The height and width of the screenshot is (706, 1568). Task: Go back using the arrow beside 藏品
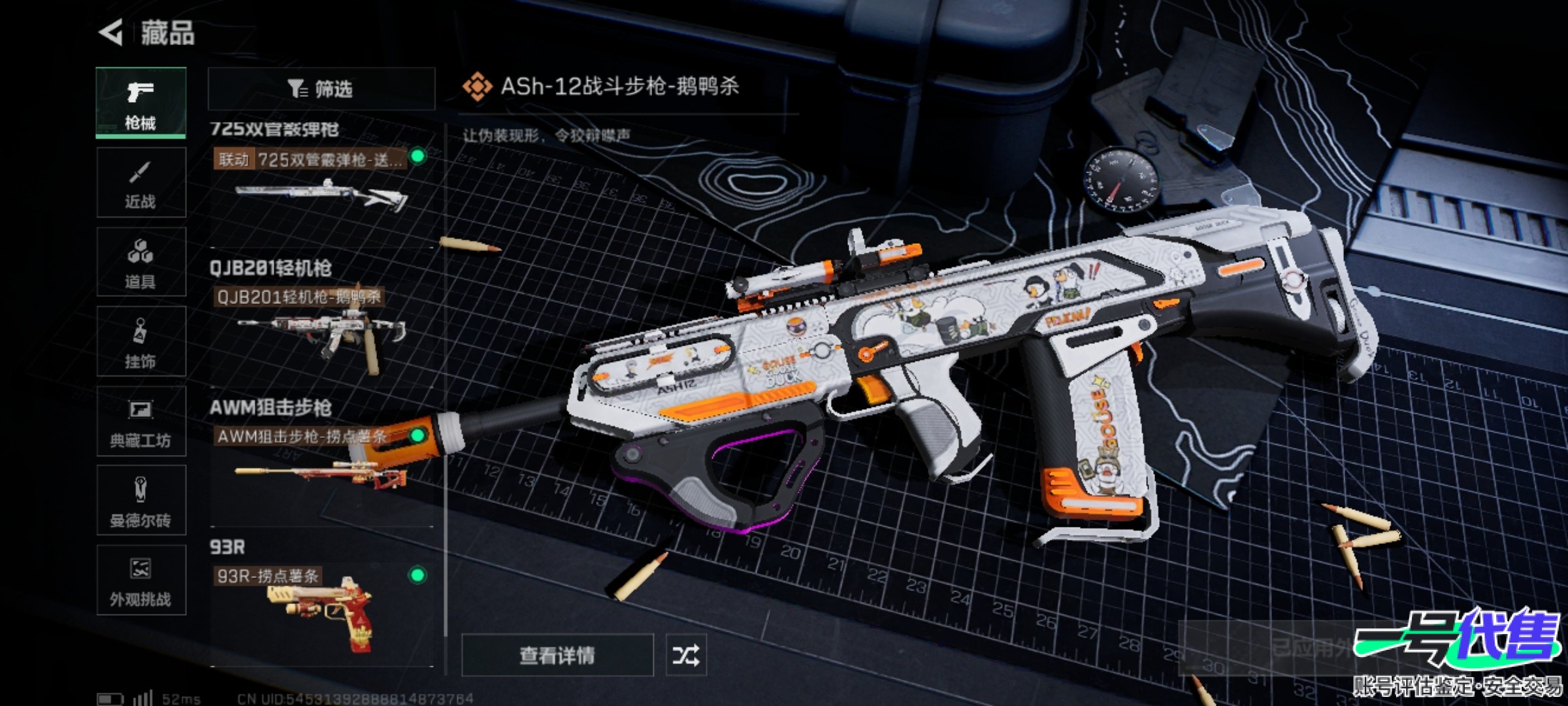[x=111, y=33]
